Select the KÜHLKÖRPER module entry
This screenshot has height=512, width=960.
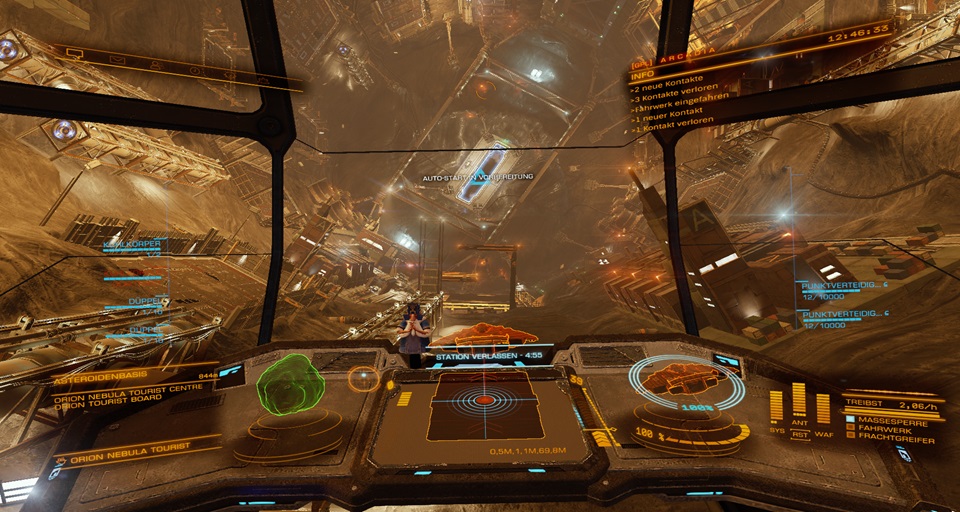coord(131,243)
